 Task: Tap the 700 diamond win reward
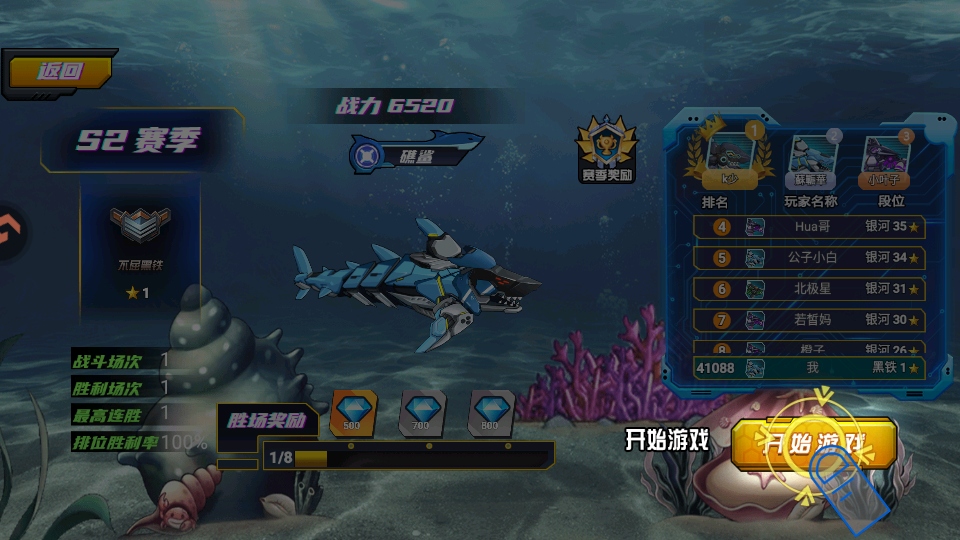pyautogui.click(x=420, y=412)
